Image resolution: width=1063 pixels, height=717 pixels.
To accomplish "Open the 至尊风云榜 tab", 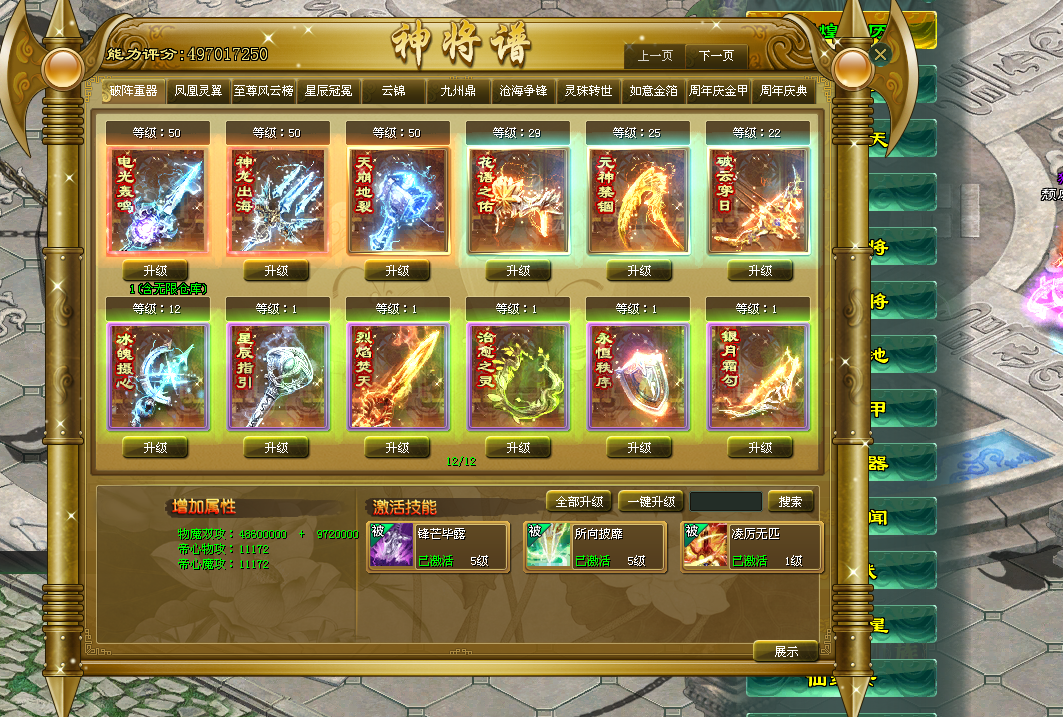I will pos(263,91).
